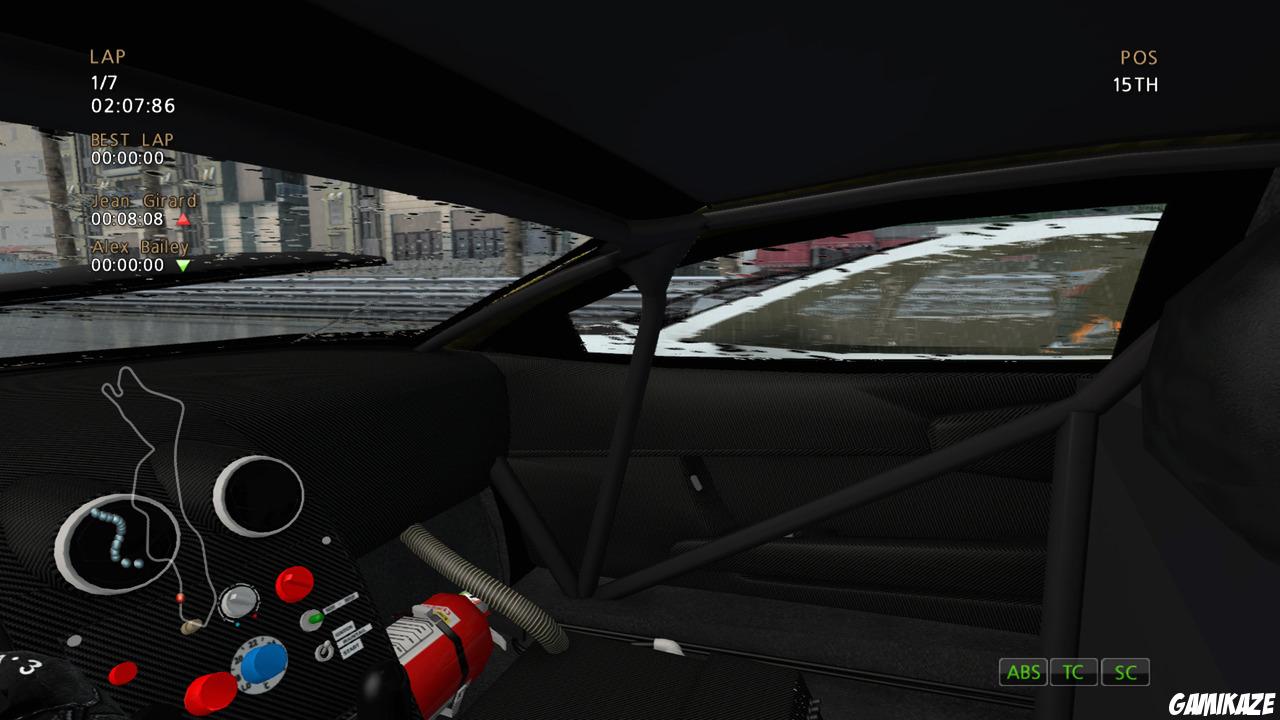
Task: Flip the IGNITION START toggle switch
Action: [324, 649]
